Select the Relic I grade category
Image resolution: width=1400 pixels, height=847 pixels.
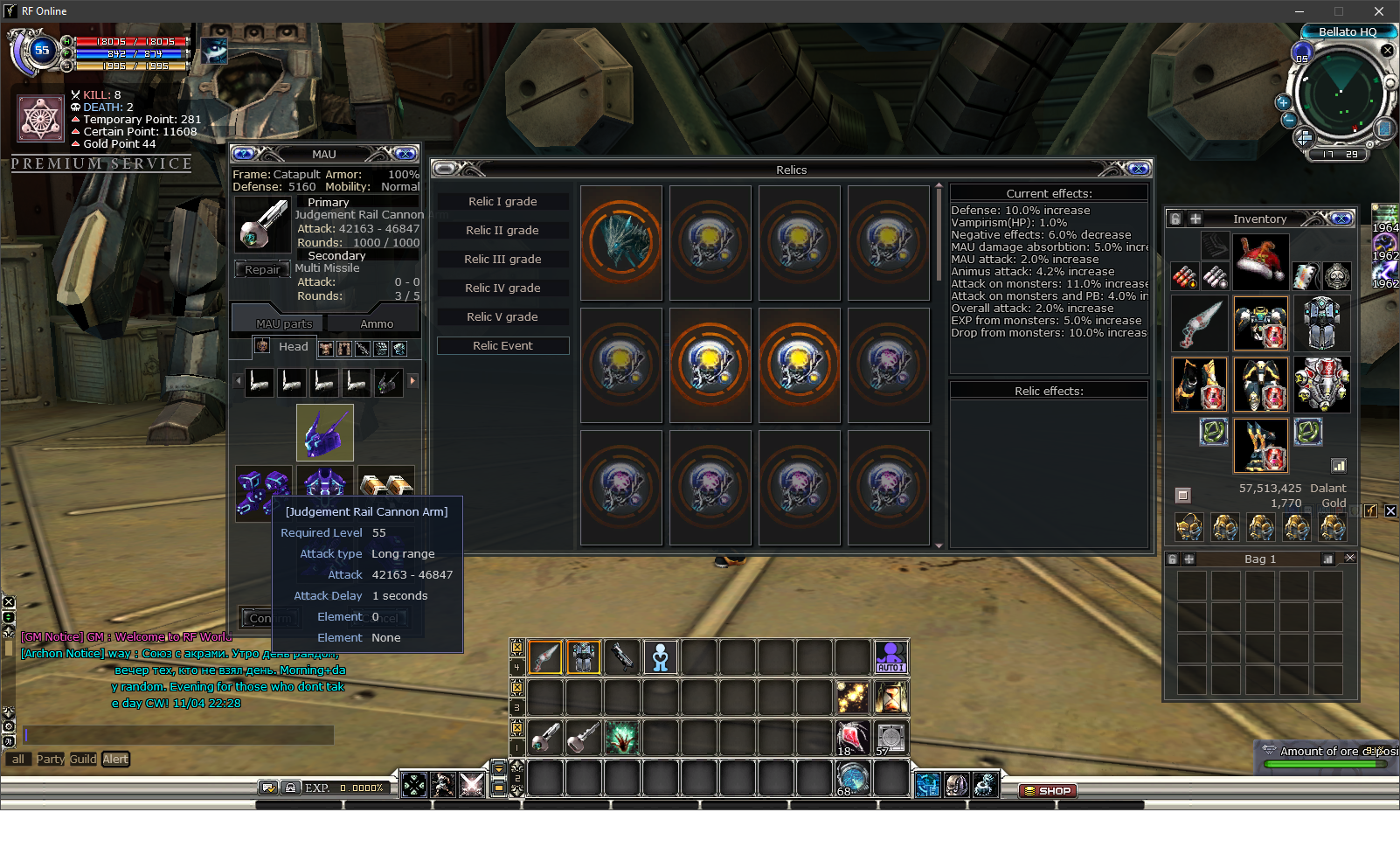(502, 202)
